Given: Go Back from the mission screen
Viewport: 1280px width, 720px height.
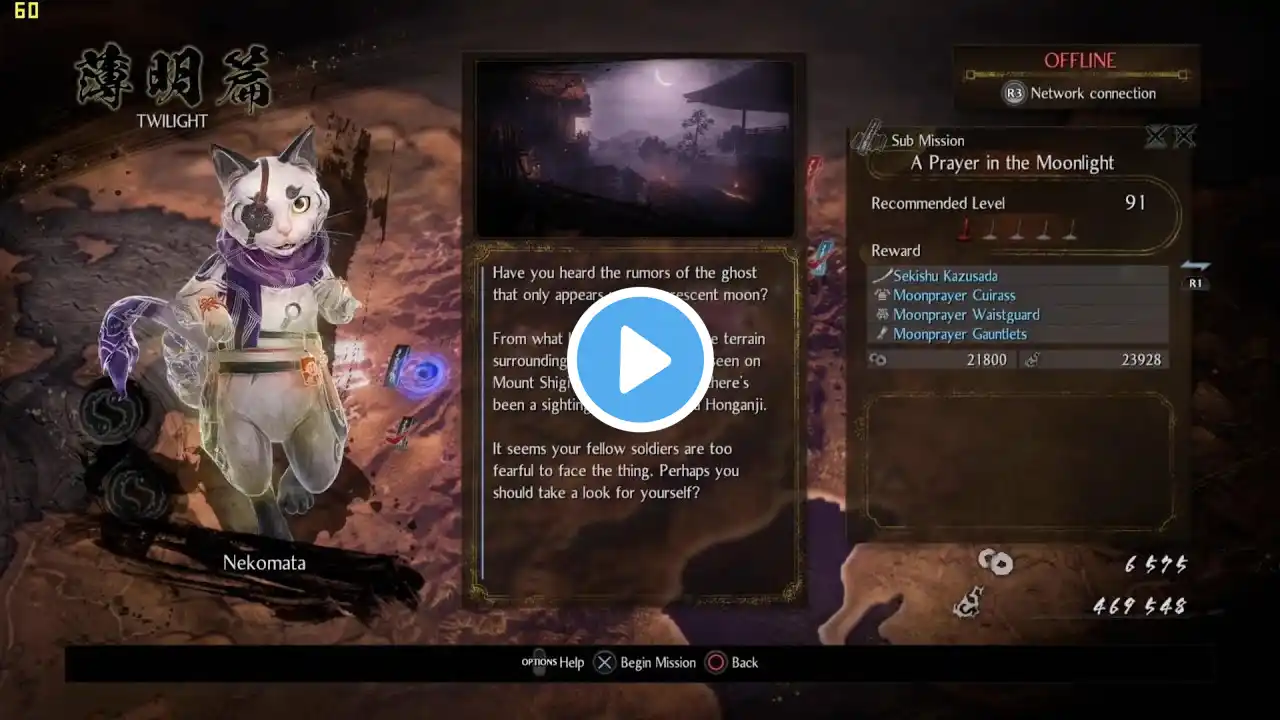Looking at the screenshot, I should [x=733, y=662].
